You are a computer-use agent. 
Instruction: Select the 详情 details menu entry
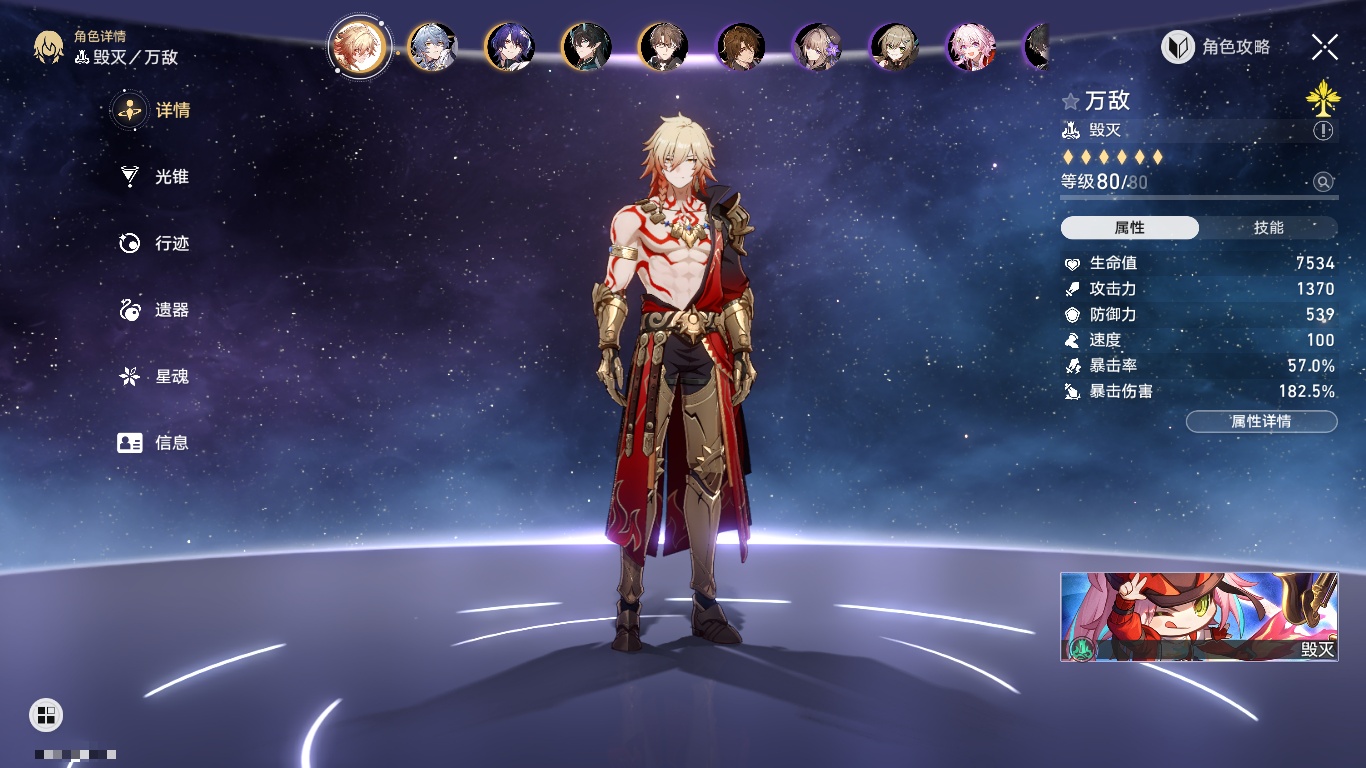(155, 110)
